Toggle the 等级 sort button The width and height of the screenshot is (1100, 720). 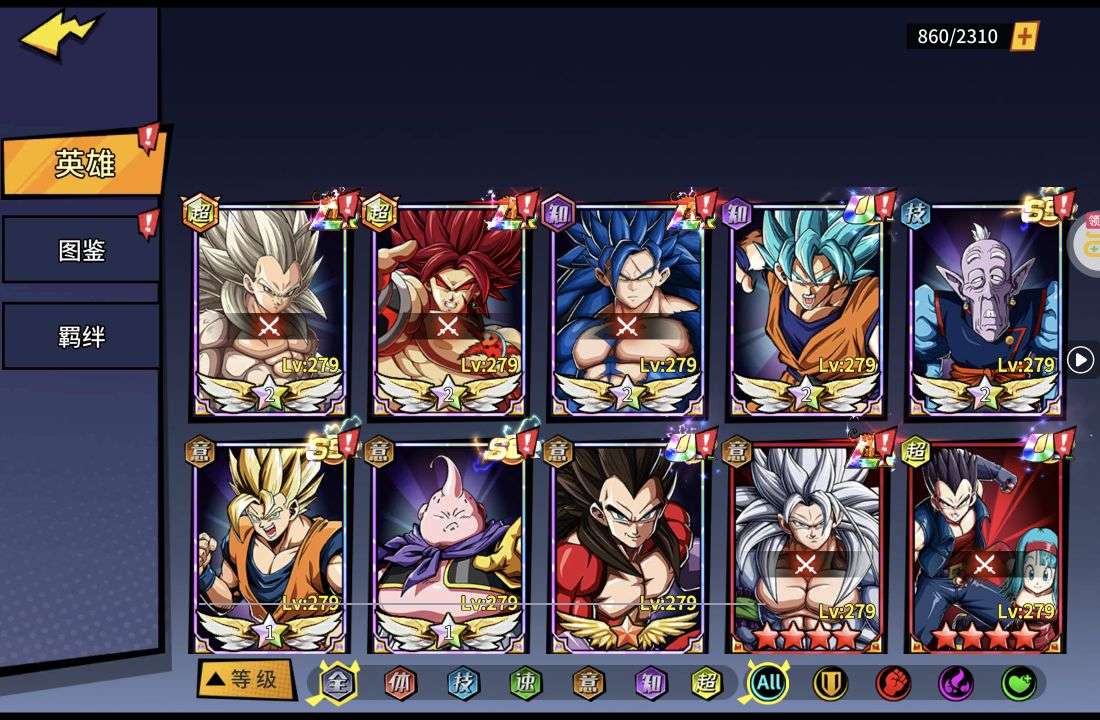tap(245, 680)
